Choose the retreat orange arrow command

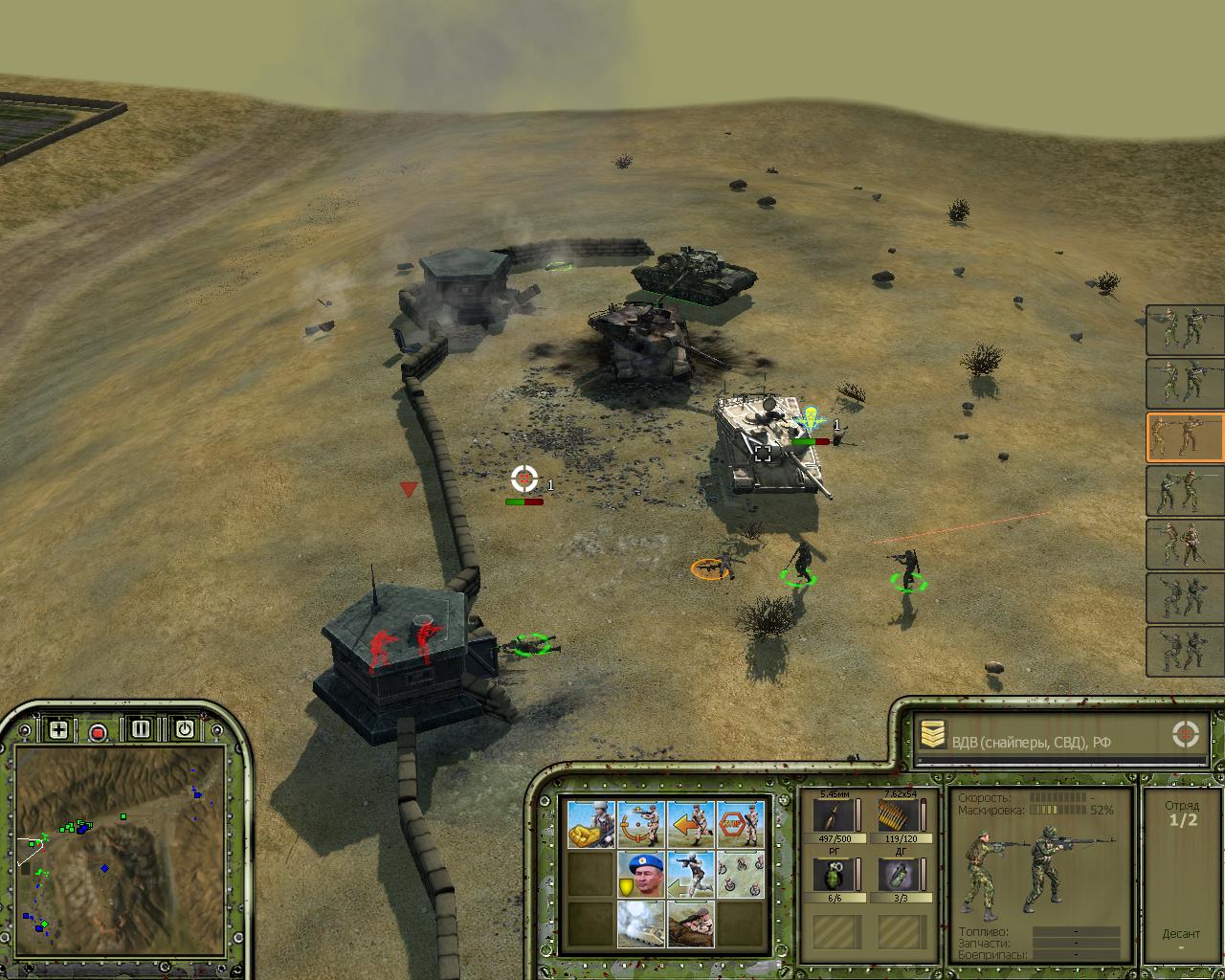point(690,824)
